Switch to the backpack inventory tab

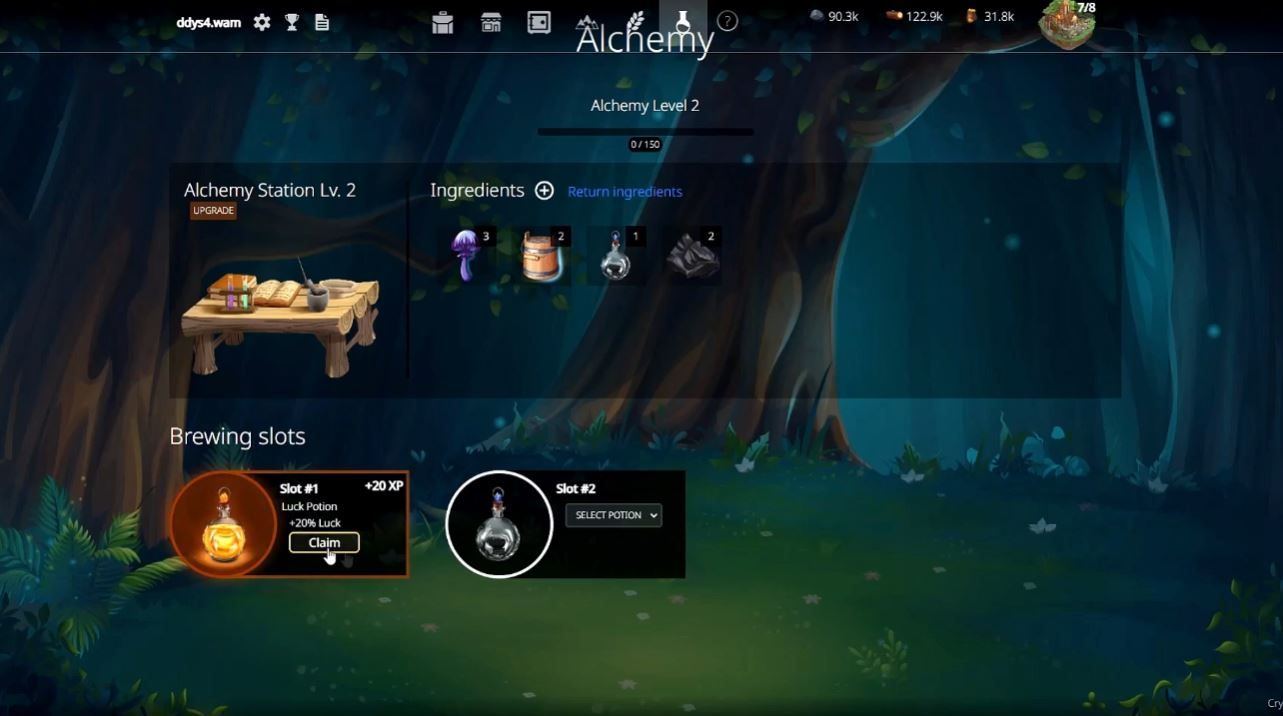point(443,22)
